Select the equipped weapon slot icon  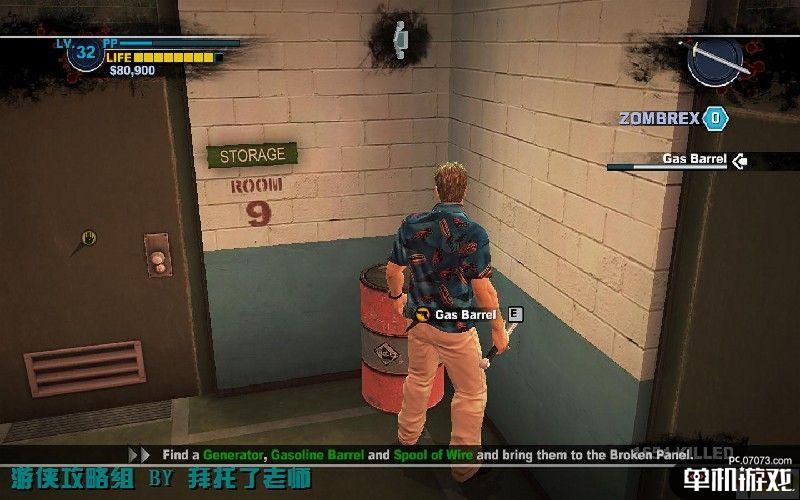click(714, 61)
